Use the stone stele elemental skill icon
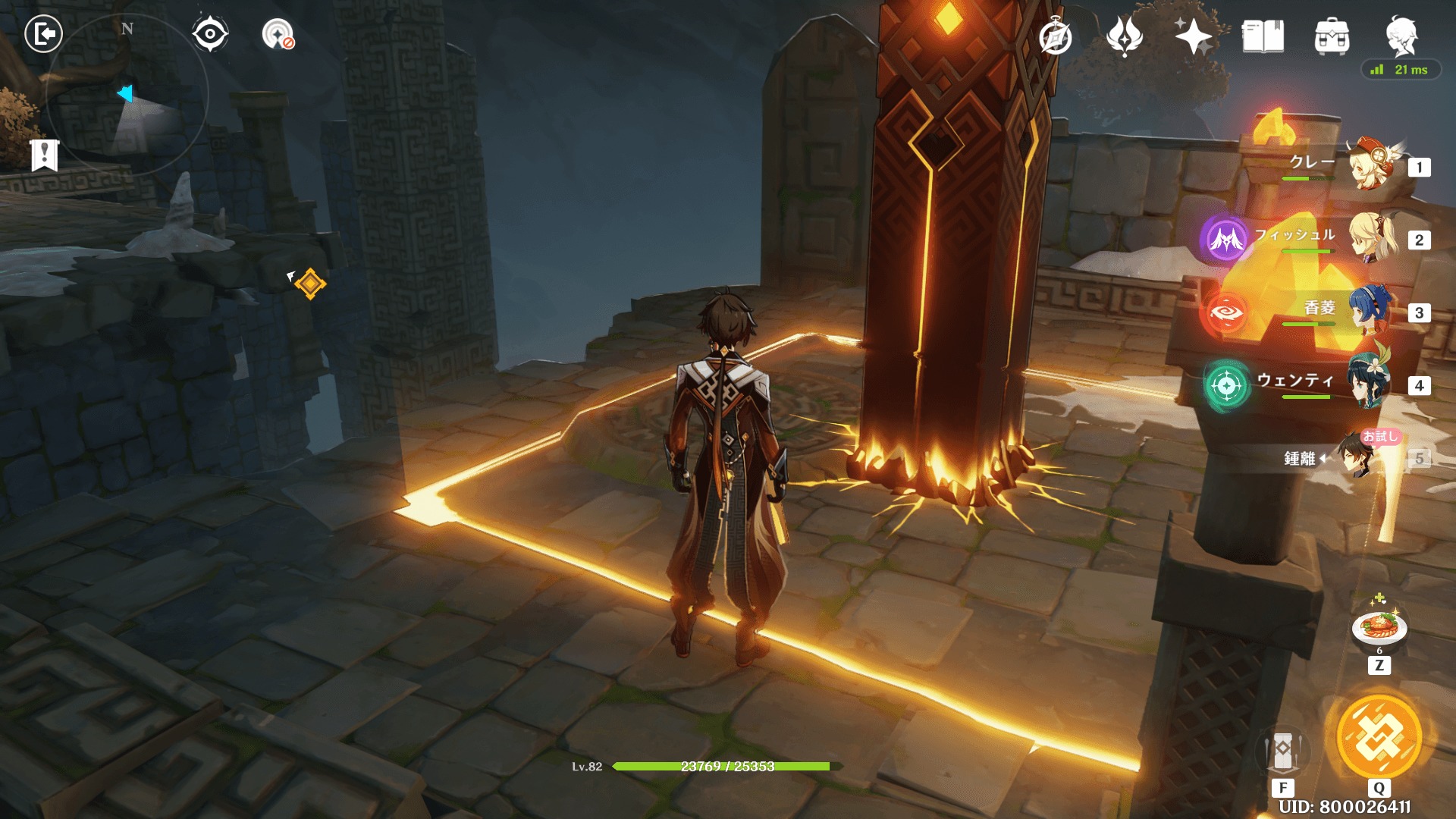This screenshot has height=819, width=1456. click(x=1283, y=752)
